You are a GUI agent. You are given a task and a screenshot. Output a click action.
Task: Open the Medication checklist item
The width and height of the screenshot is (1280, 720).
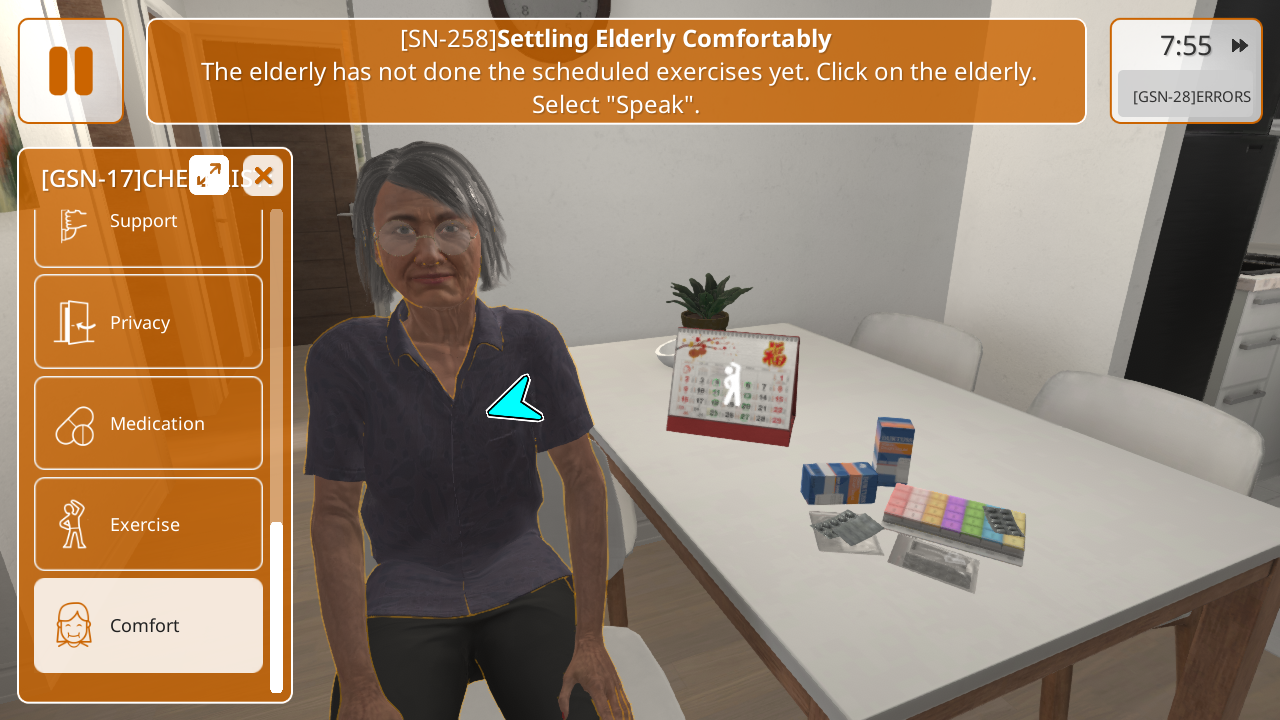[148, 423]
